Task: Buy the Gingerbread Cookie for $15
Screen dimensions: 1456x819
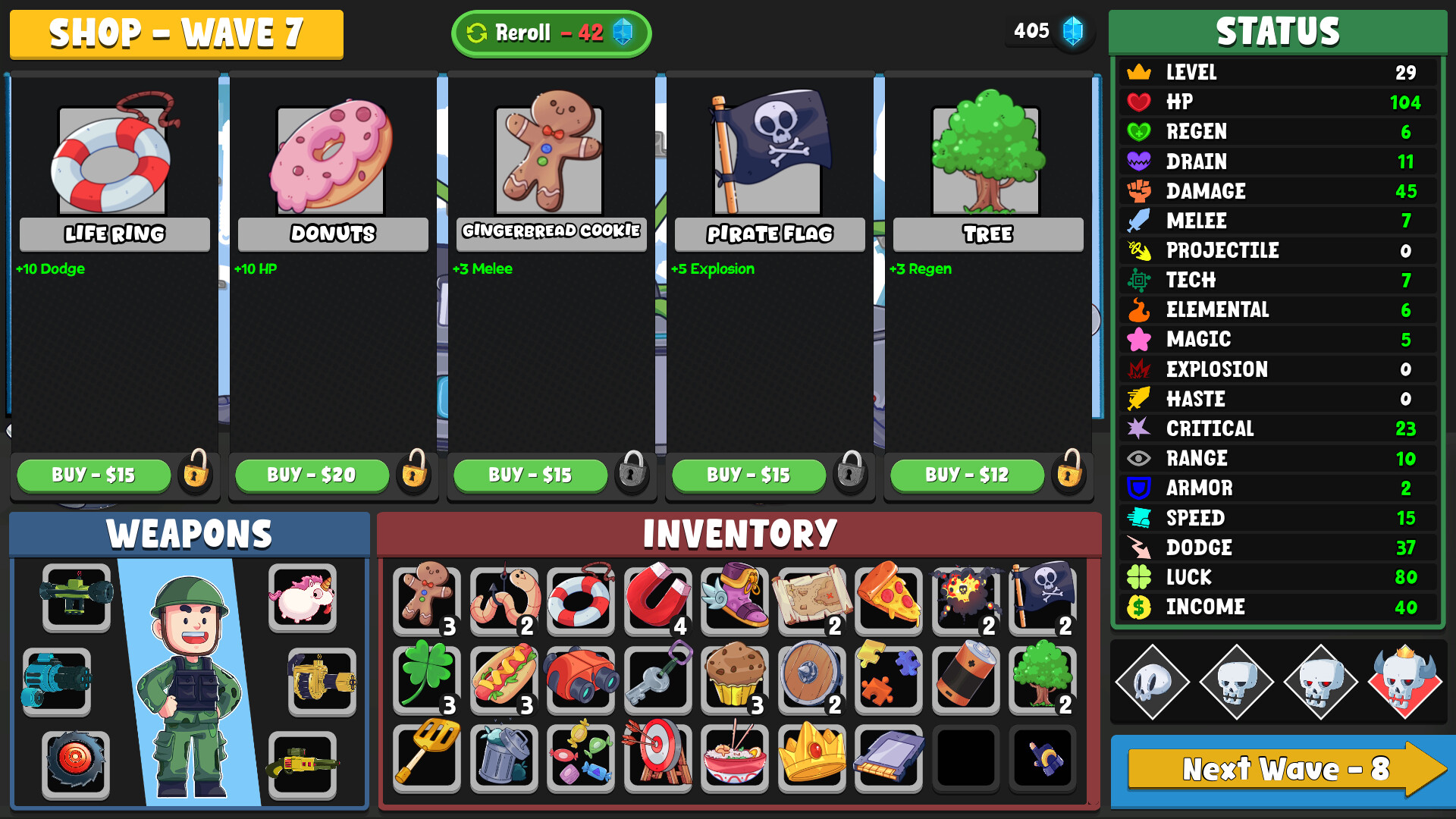Action: click(x=530, y=475)
